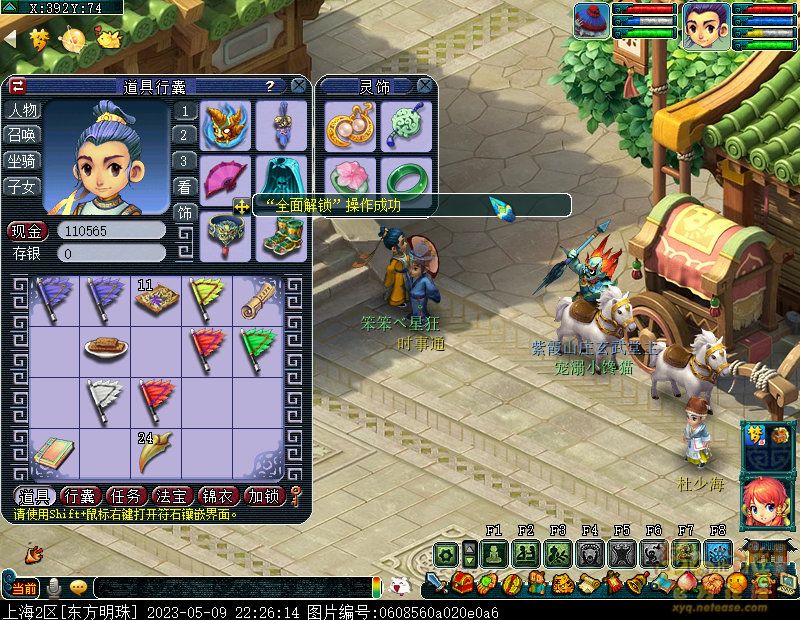Open the 召唤 summon tab
The width and height of the screenshot is (800, 620).
pyautogui.click(x=22, y=135)
